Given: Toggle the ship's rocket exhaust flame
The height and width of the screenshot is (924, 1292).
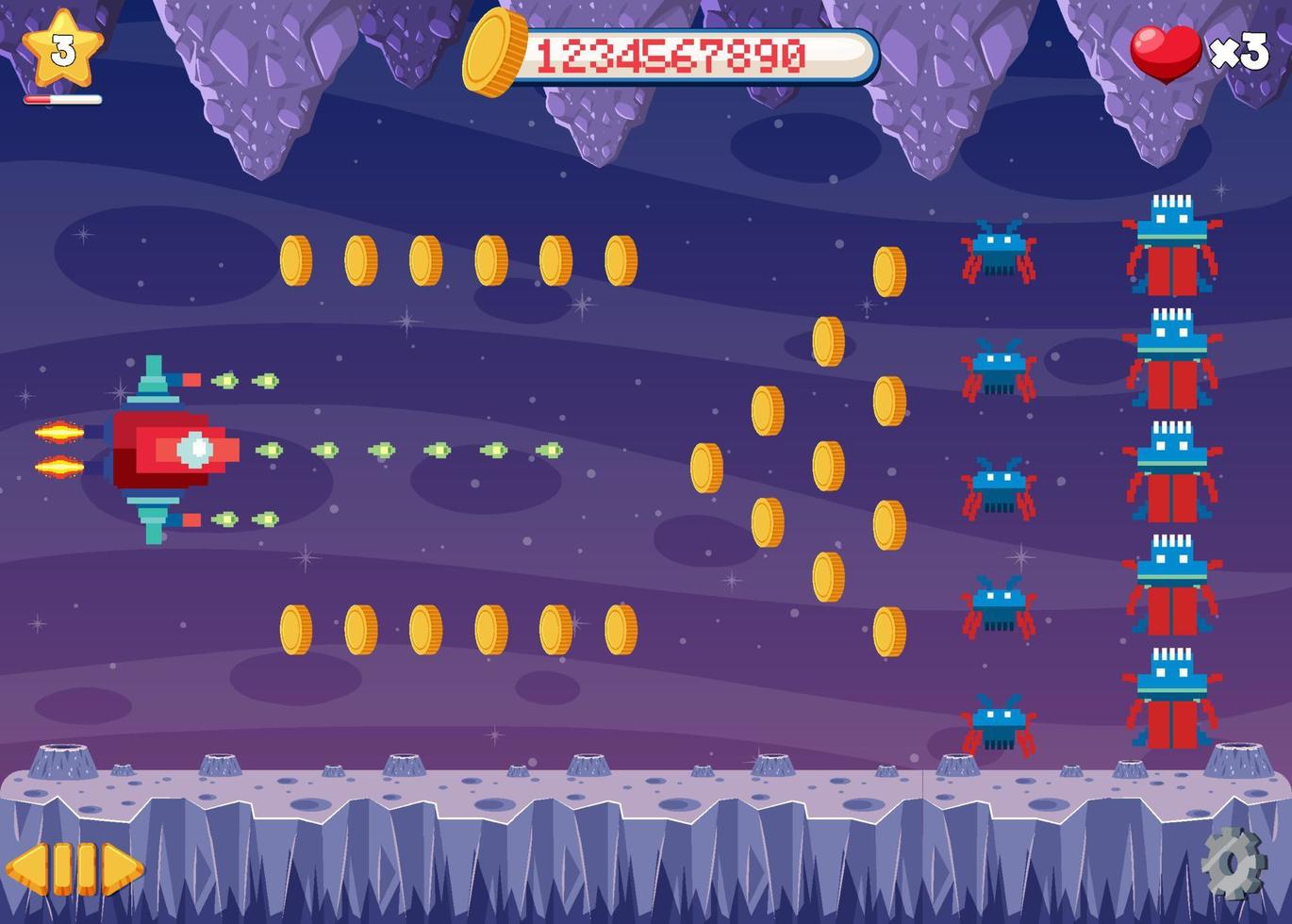Looking at the screenshot, I should pos(58,434).
